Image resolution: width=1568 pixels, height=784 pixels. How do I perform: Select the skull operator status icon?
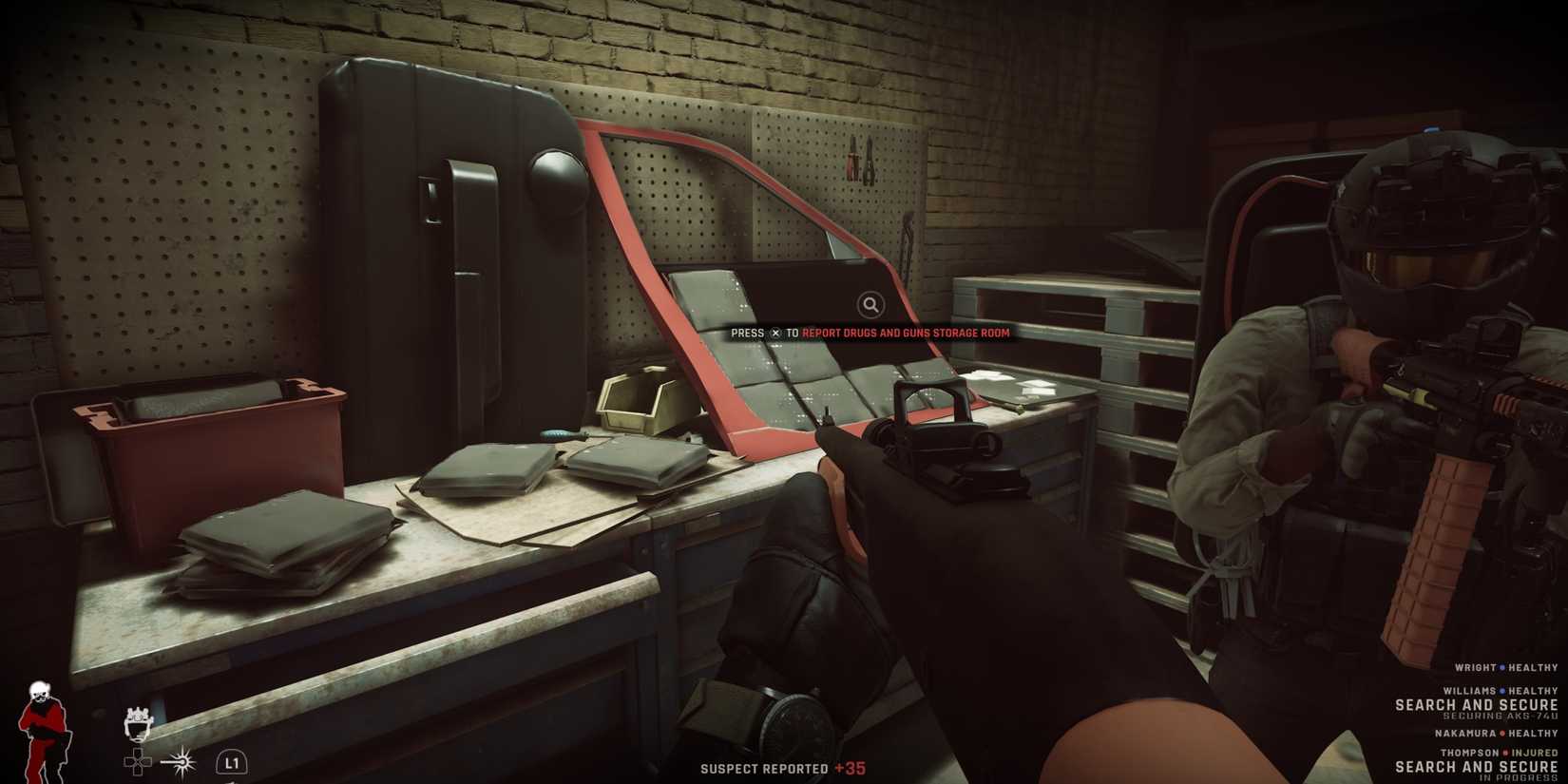tap(42, 691)
